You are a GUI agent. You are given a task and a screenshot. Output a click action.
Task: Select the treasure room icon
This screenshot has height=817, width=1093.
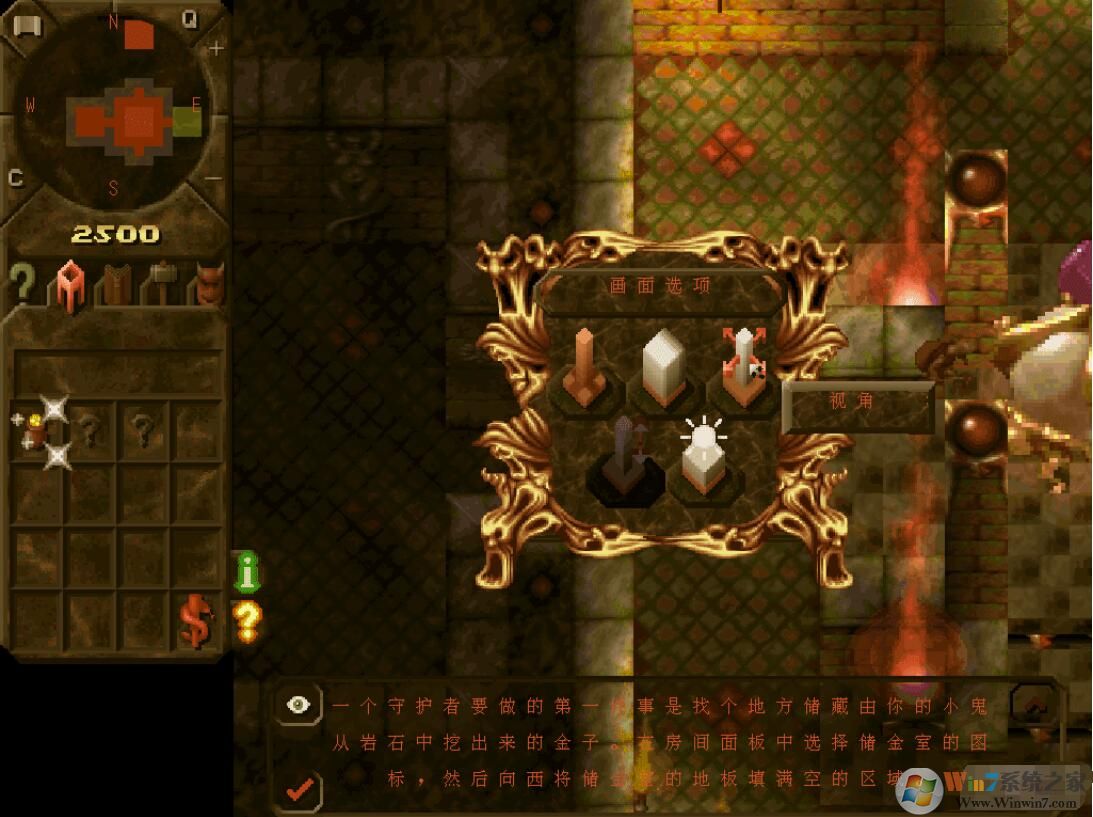click(42, 431)
